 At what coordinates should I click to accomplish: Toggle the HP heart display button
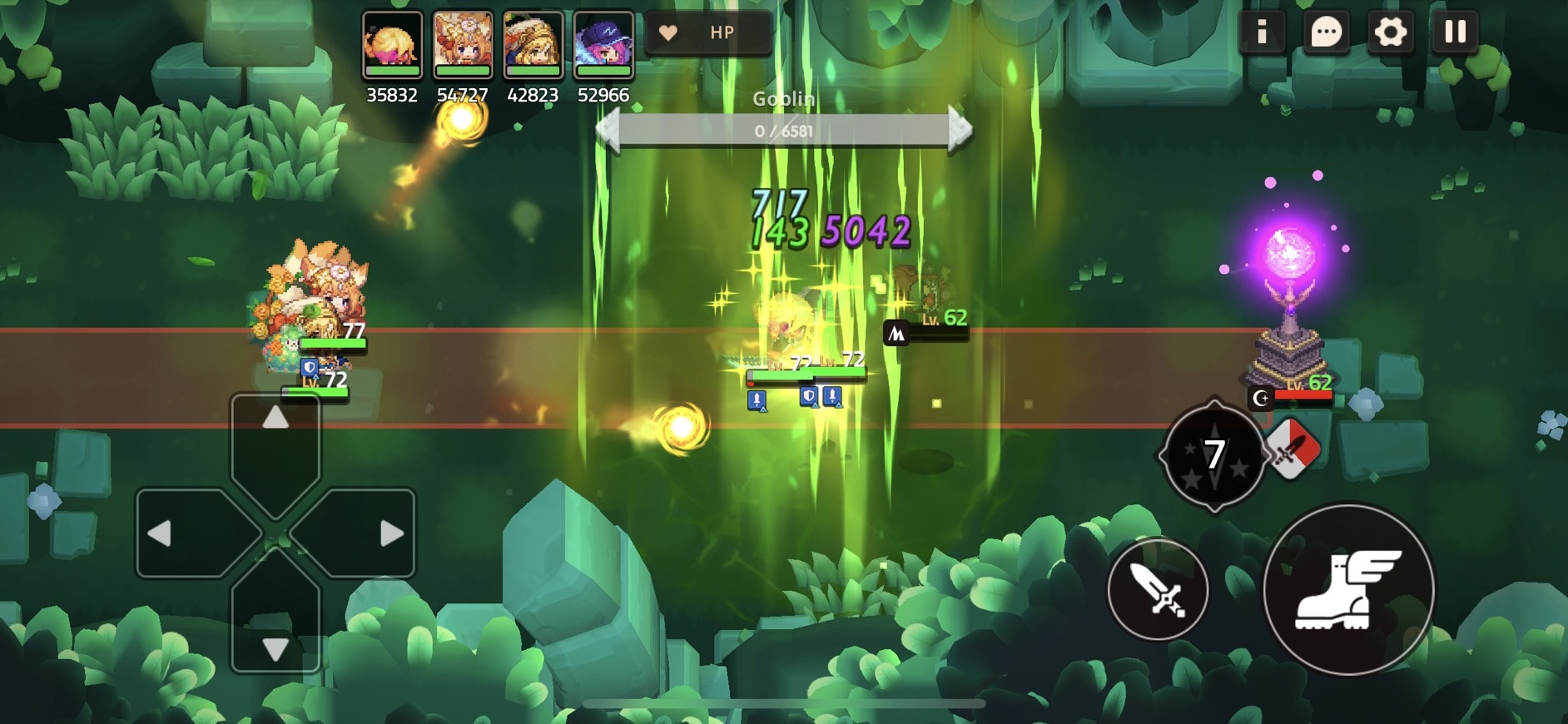tap(707, 32)
